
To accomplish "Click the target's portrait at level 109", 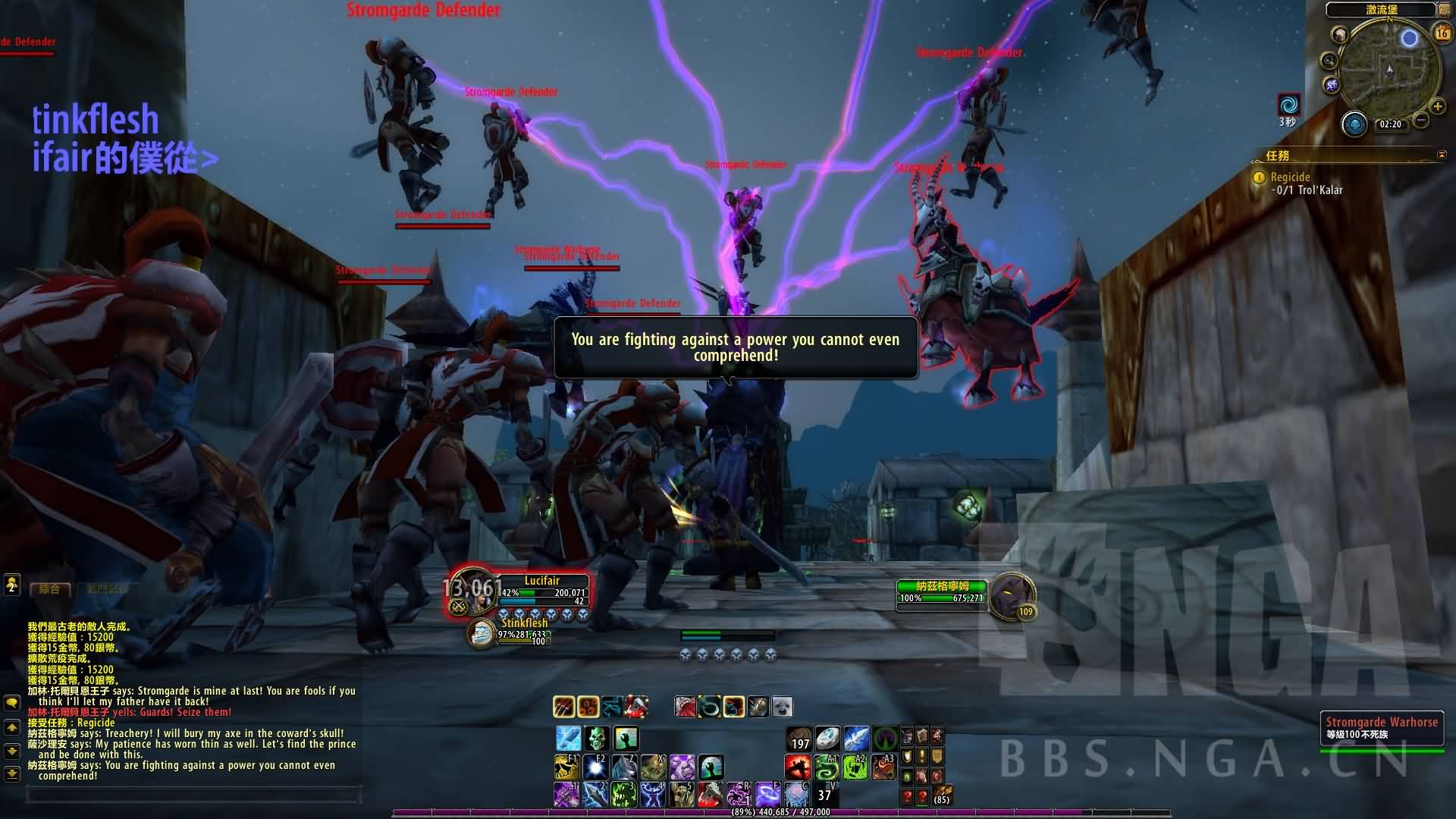I will coord(1010,596).
